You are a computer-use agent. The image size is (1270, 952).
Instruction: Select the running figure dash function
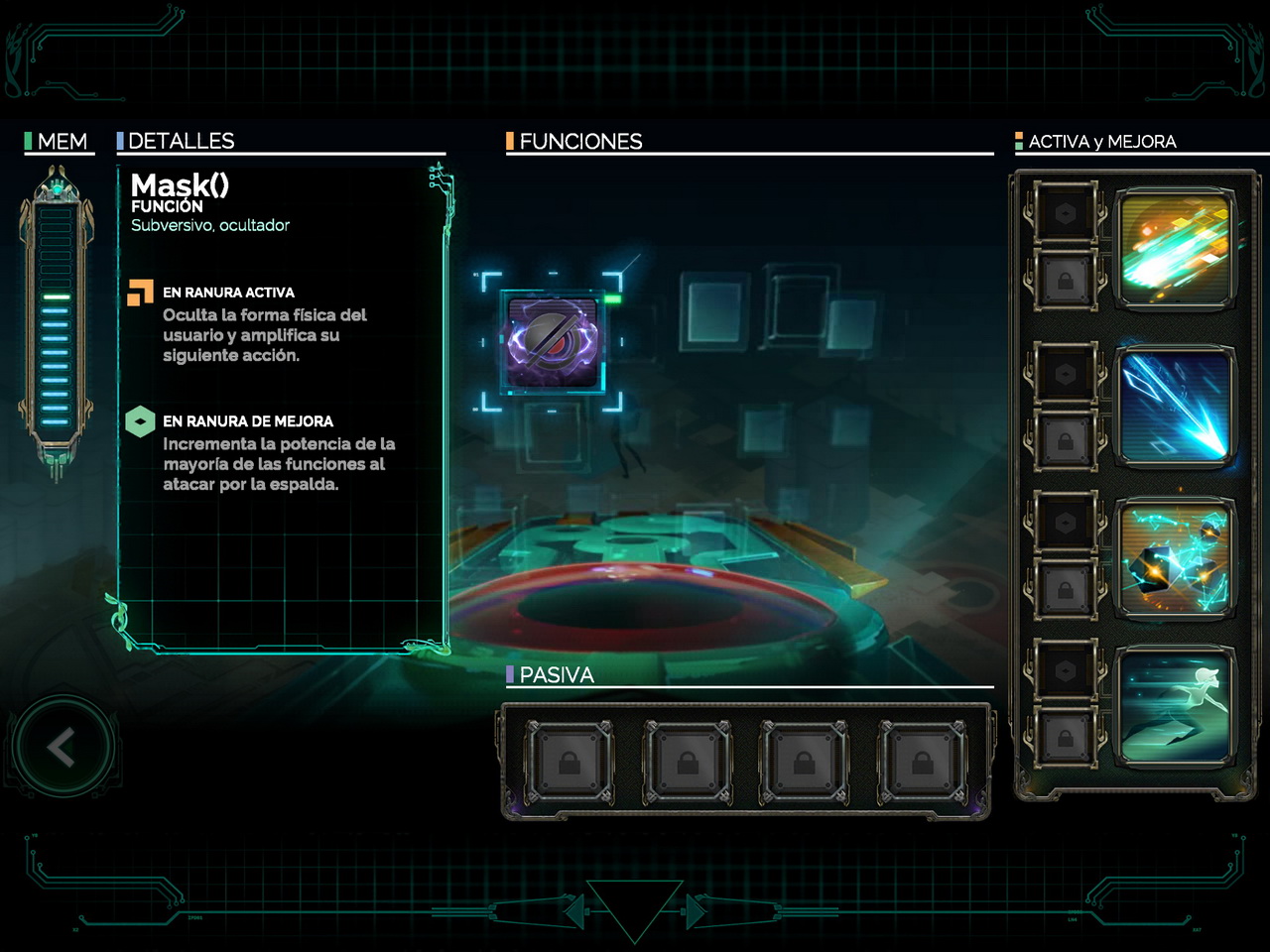(x=1175, y=706)
